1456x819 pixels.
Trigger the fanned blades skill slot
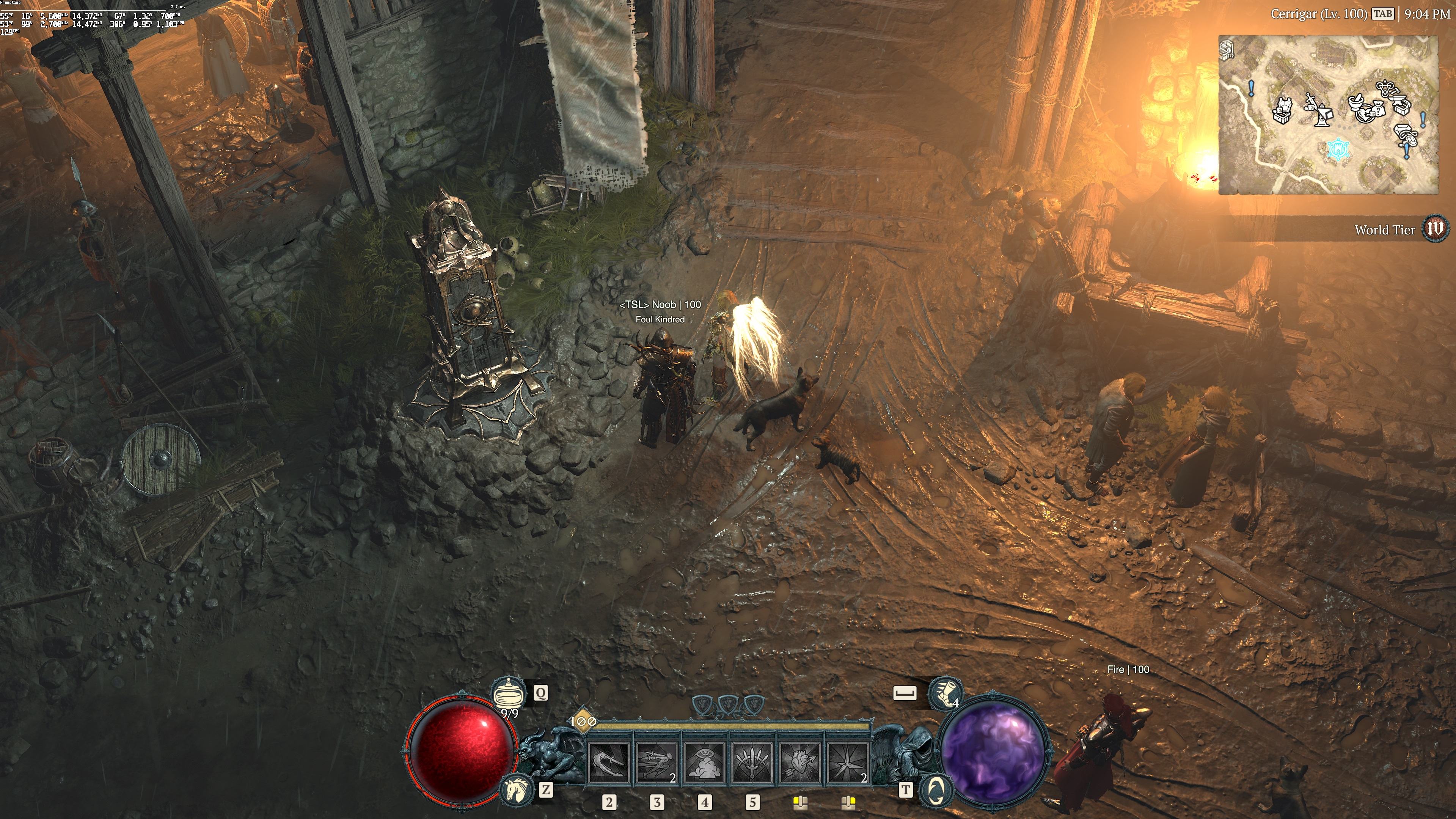coord(752,761)
